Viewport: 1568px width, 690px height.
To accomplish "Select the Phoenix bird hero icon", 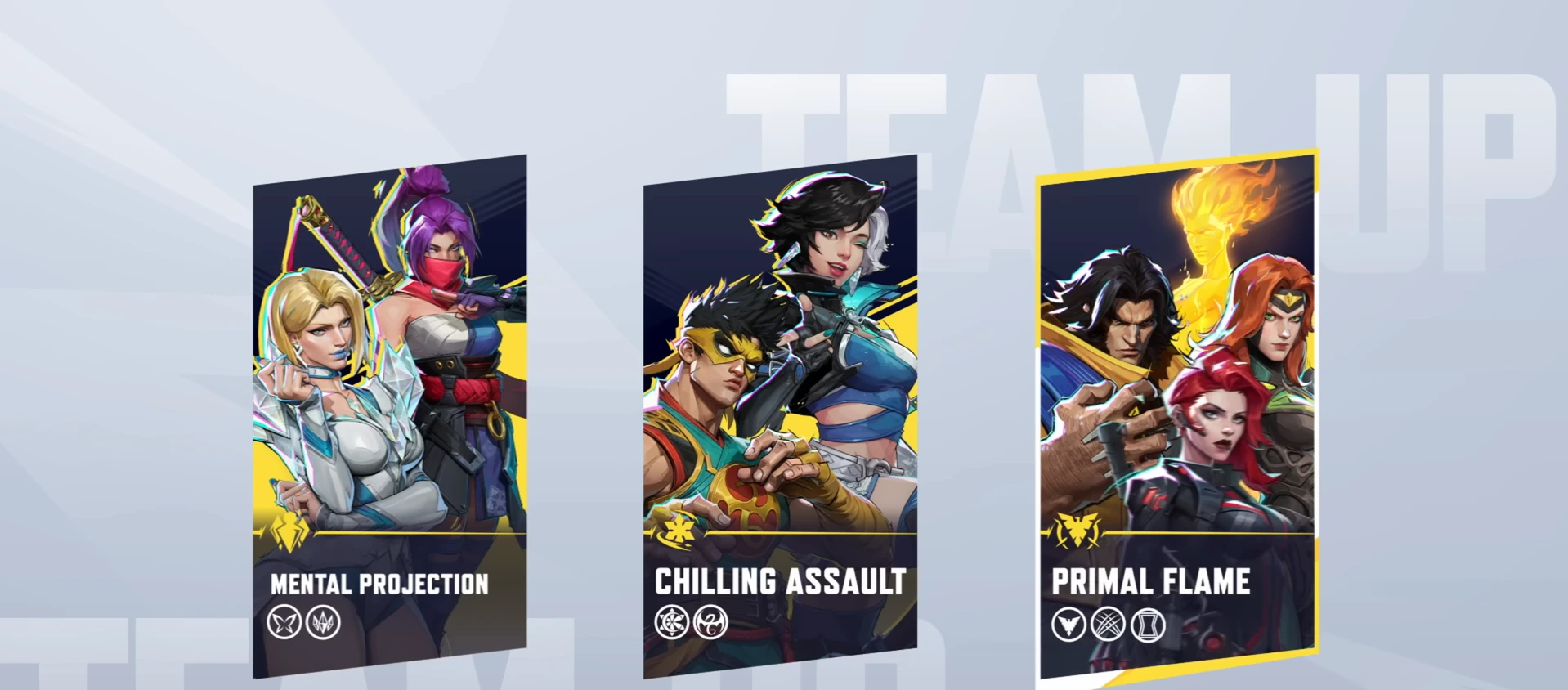I will pyautogui.click(x=1068, y=625).
